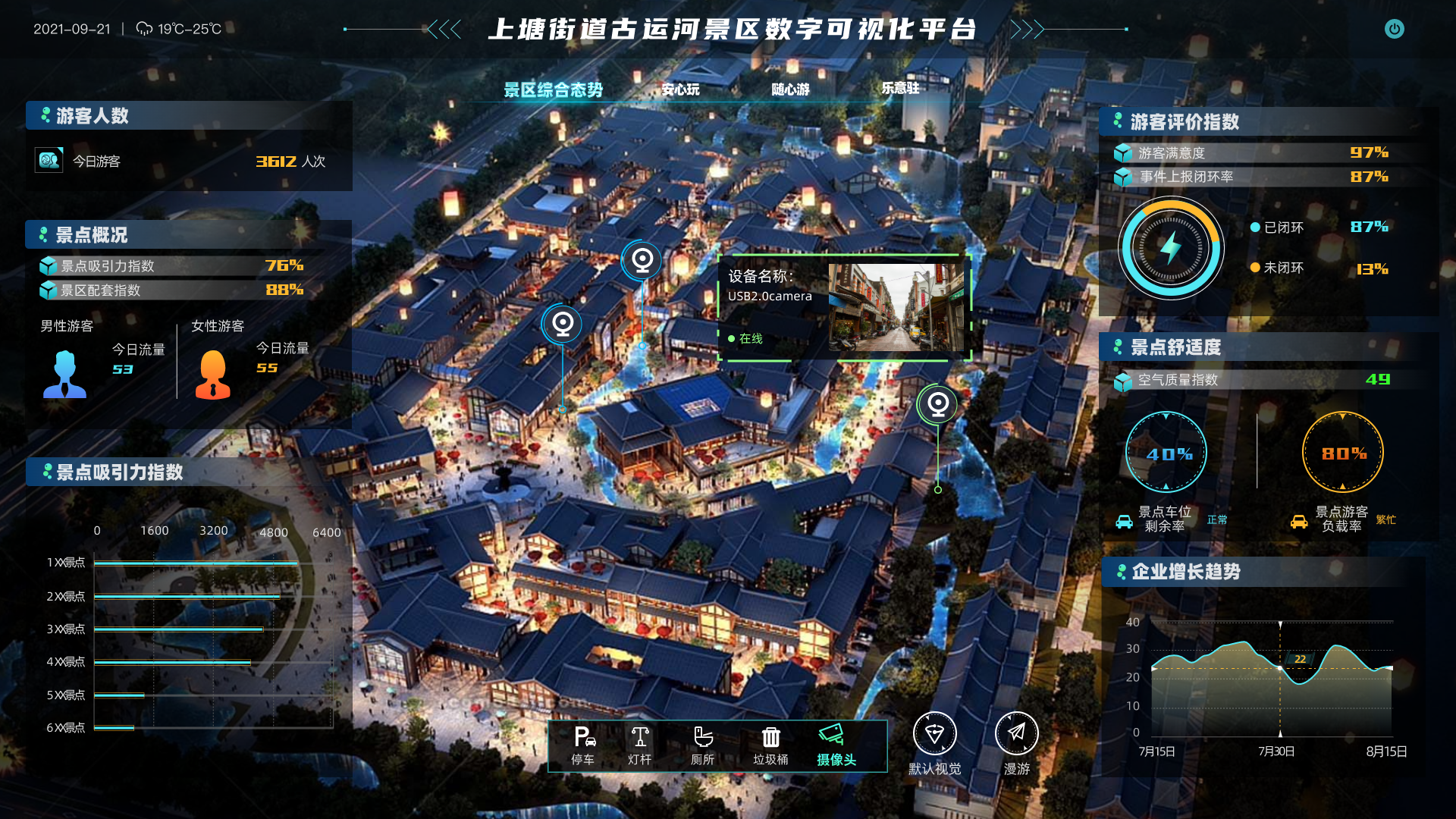Switch to the 景区综合态势 tab
This screenshot has width=1456, height=819.
click(553, 90)
